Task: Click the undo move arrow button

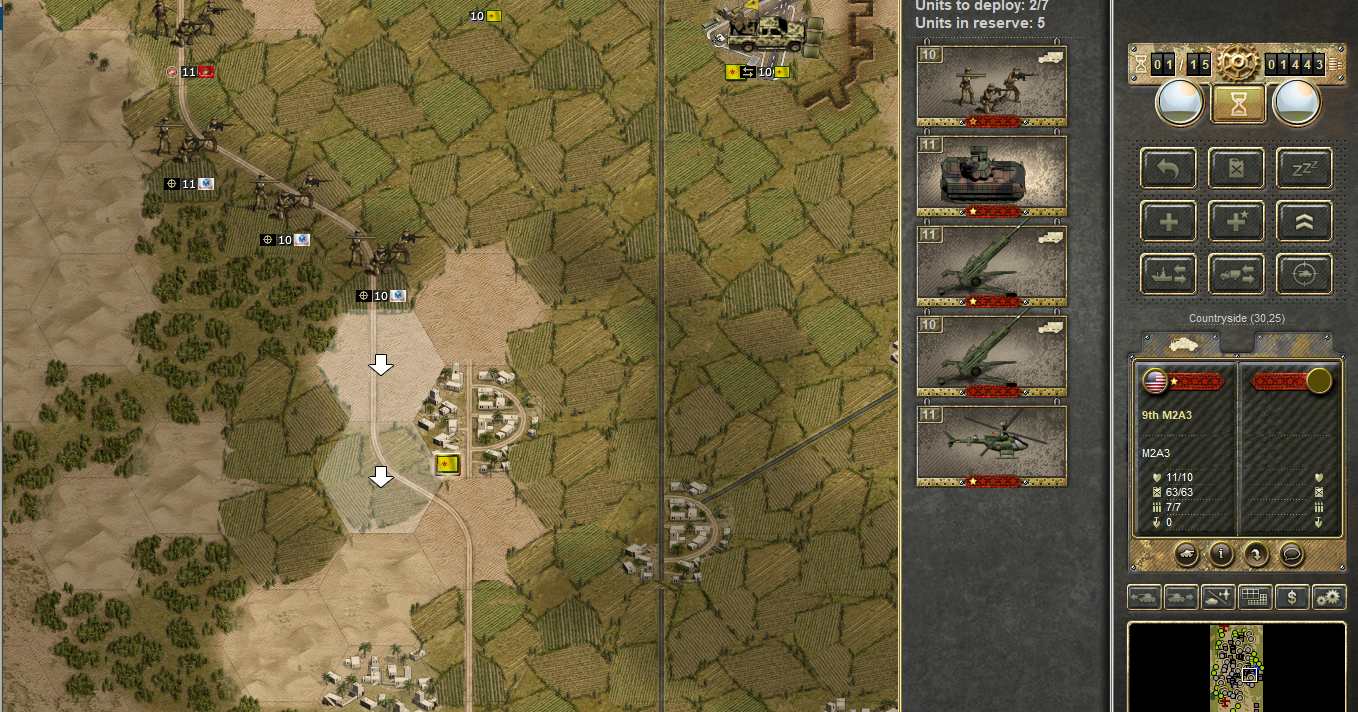Action: pos(1169,169)
